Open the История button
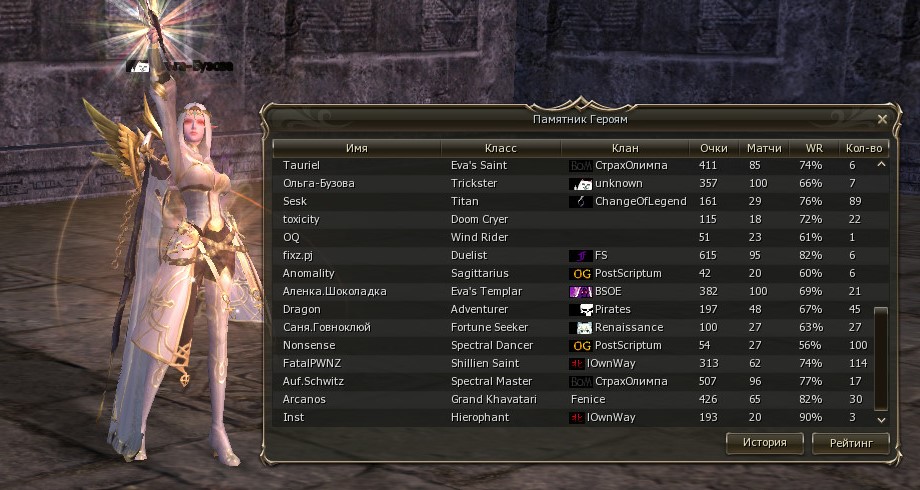This screenshot has height=490, width=920. click(x=764, y=442)
